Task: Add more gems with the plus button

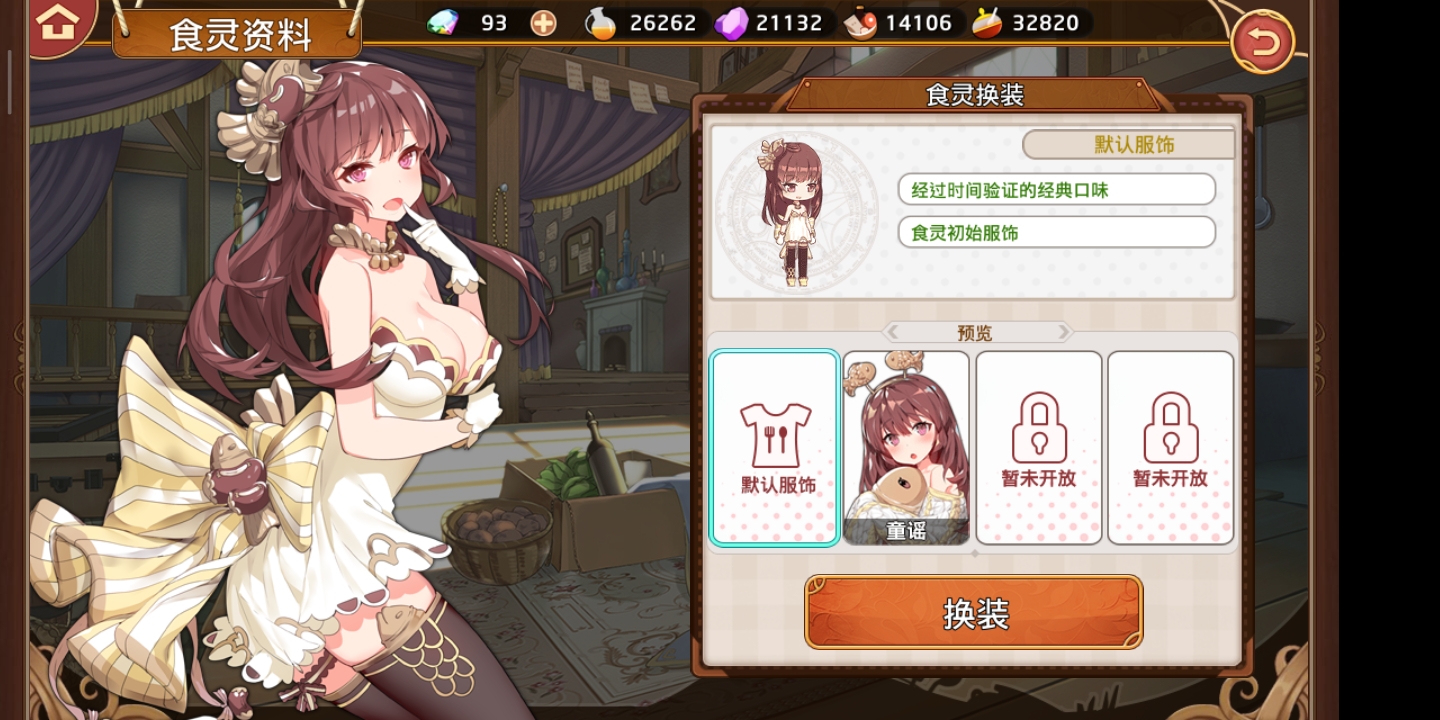Action: [543, 23]
